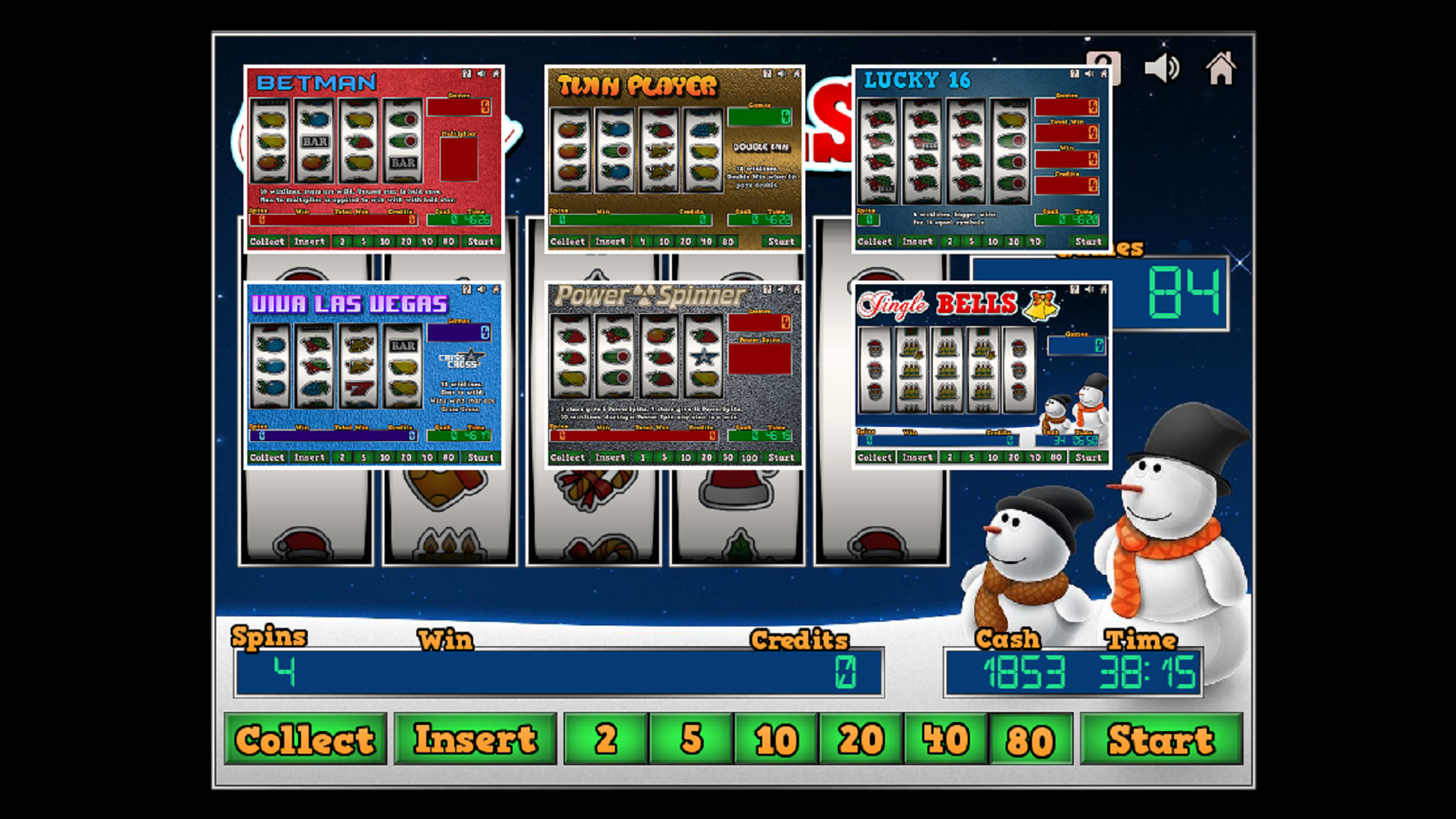The width and height of the screenshot is (1456, 819).
Task: Return home using the house icon top right
Action: tap(1221, 67)
